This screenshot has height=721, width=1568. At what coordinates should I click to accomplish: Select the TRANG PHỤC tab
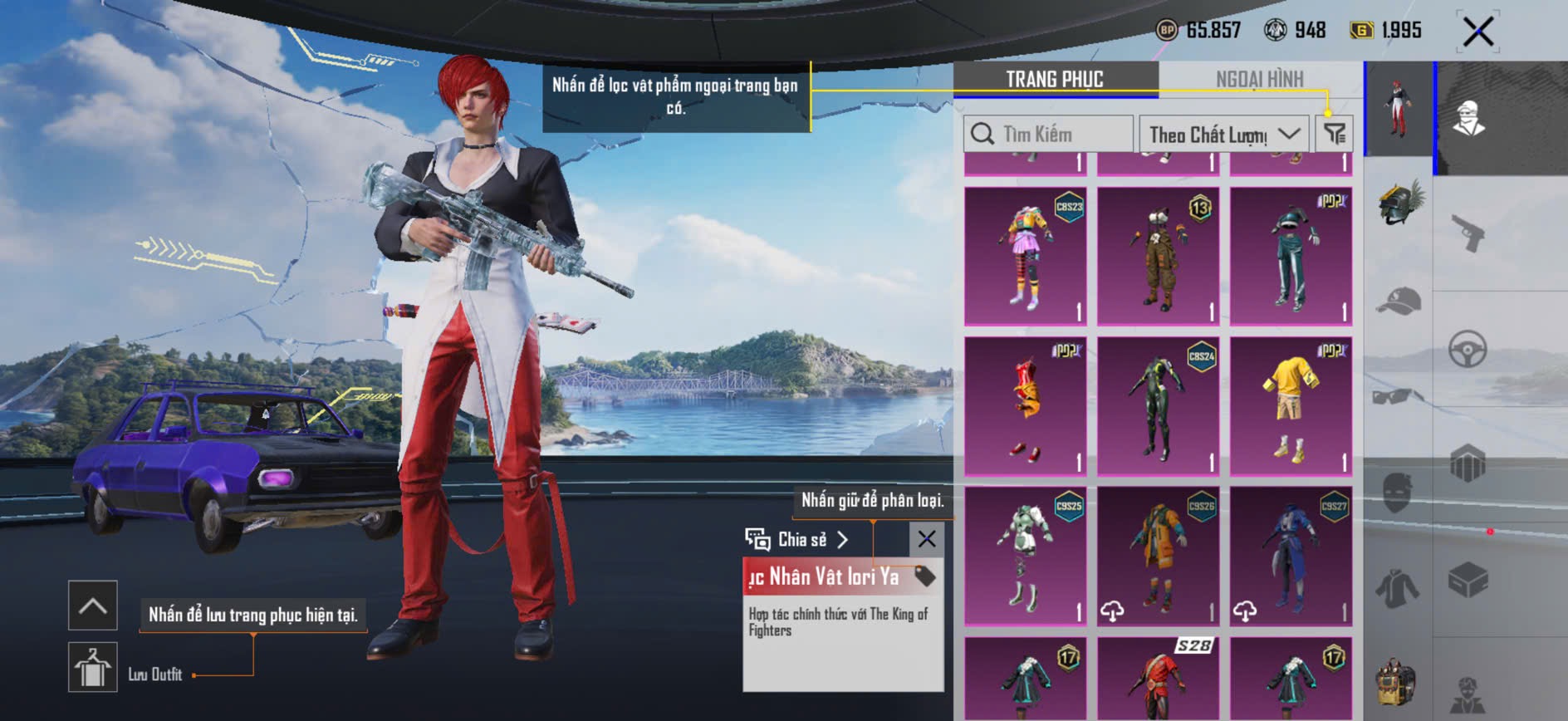coord(1055,79)
